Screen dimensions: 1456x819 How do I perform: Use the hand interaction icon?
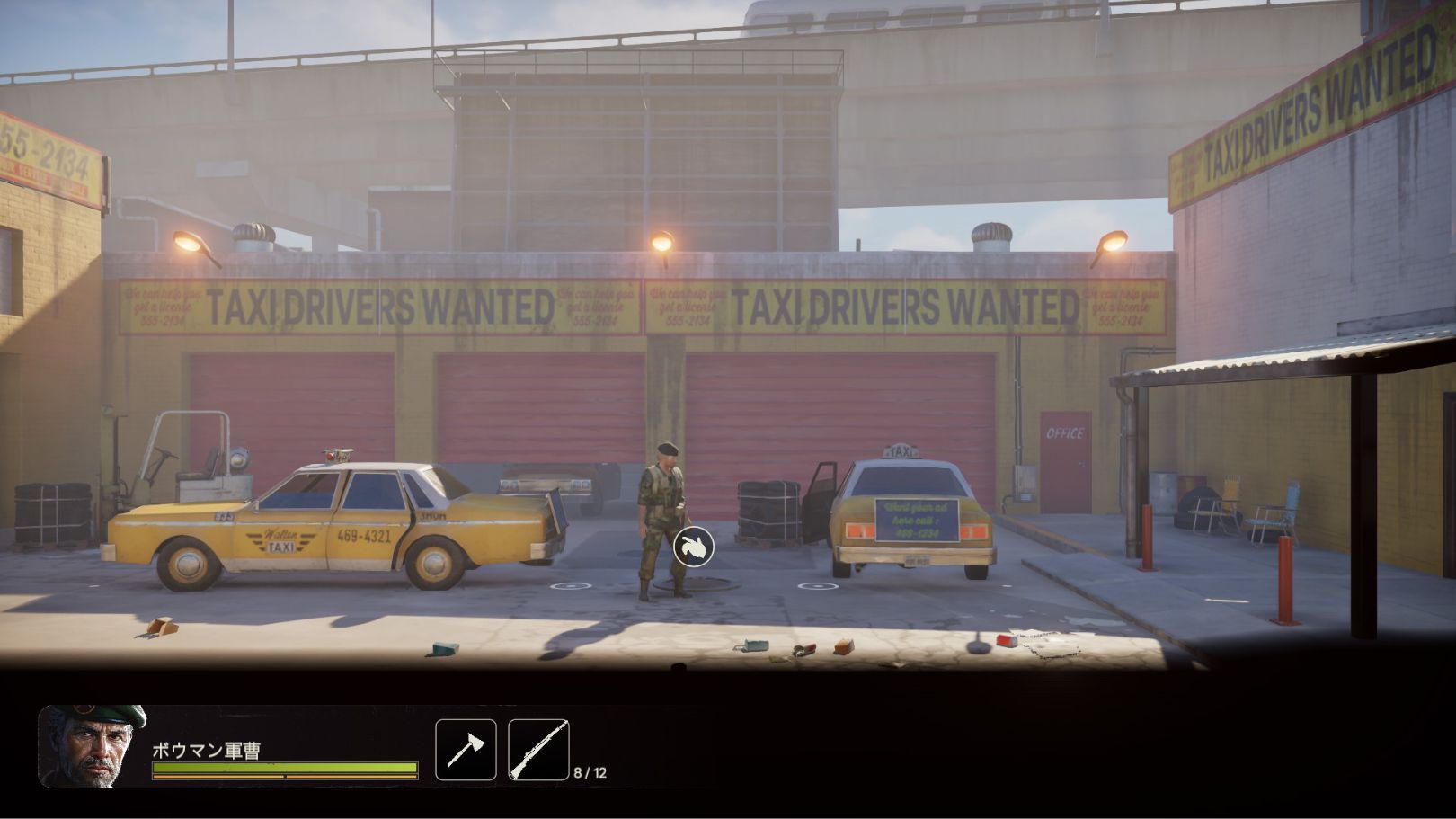pyautogui.click(x=693, y=546)
